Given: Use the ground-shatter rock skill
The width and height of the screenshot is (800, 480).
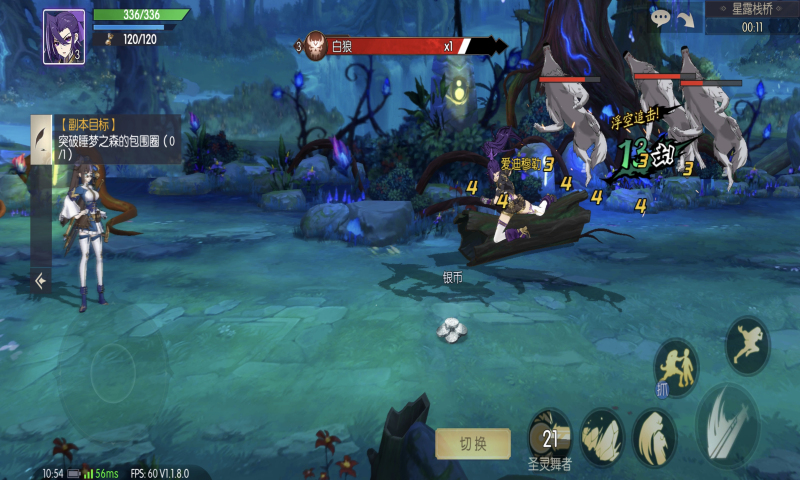Looking at the screenshot, I should [602, 436].
